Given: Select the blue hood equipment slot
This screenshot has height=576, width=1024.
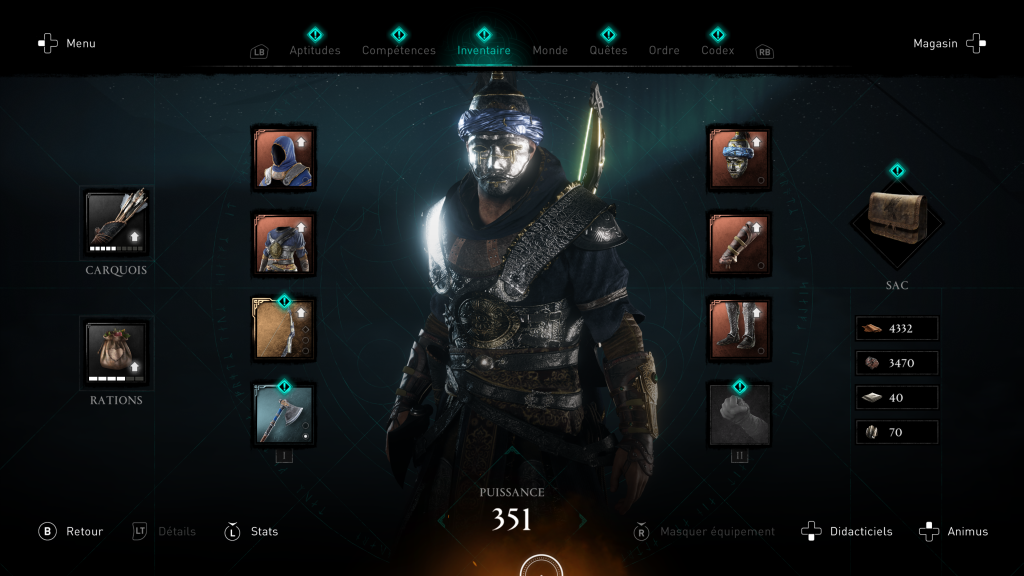Looking at the screenshot, I should pos(284,158).
